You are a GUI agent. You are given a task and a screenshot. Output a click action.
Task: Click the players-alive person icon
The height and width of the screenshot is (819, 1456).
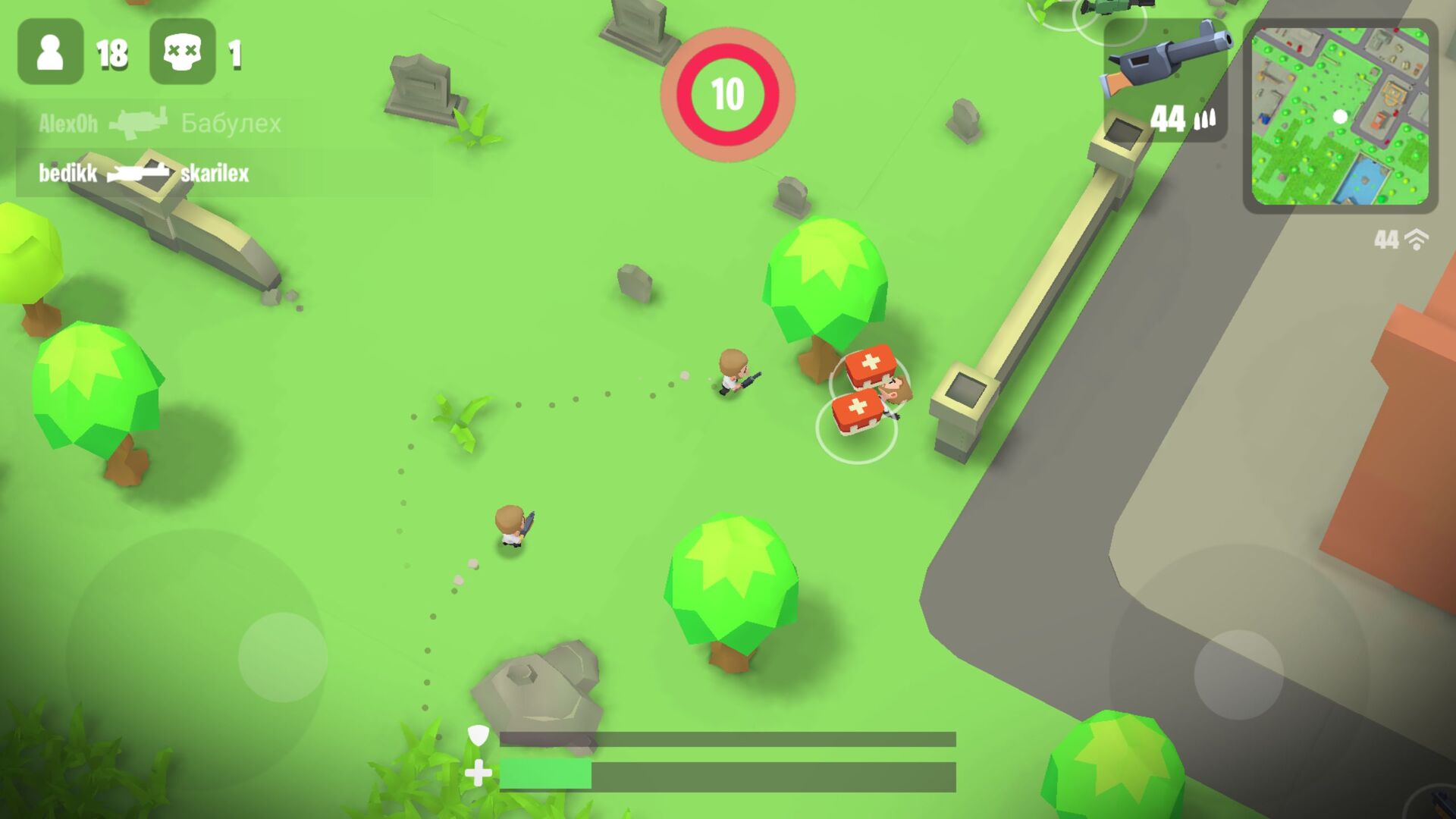coord(50,52)
